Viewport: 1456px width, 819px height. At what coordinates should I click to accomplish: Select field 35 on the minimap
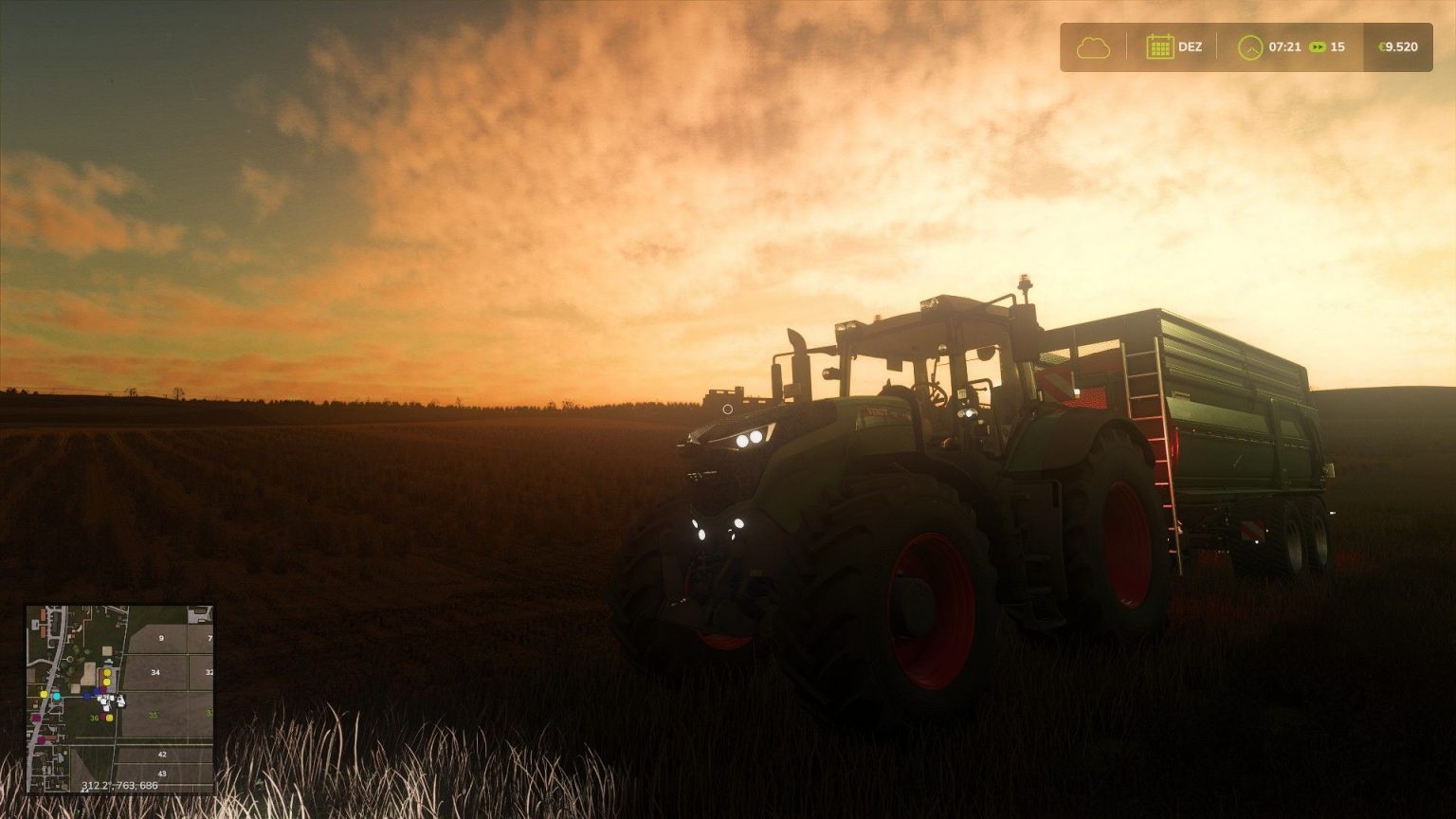click(x=154, y=715)
